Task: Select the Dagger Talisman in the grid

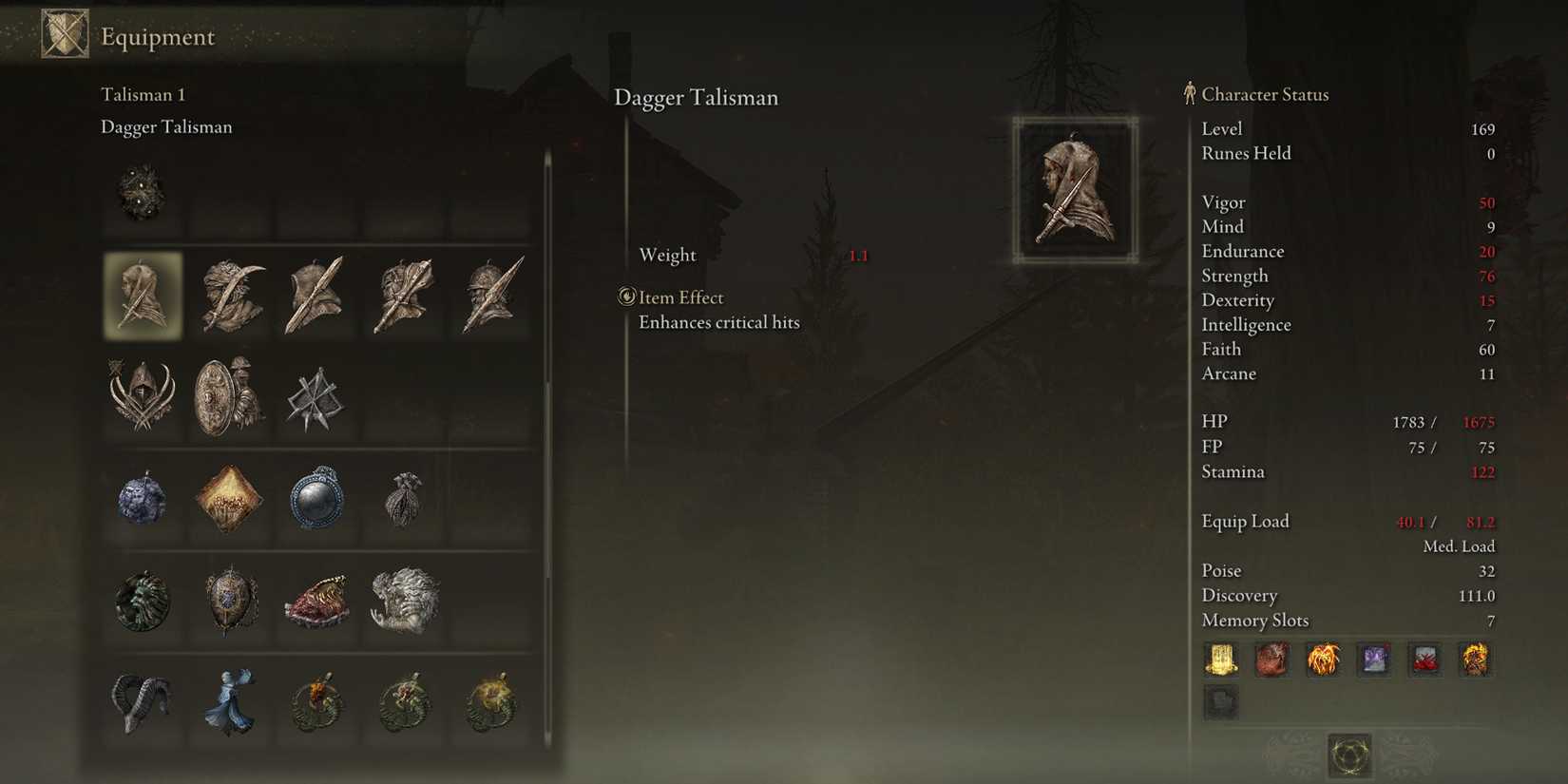Action: [x=143, y=296]
